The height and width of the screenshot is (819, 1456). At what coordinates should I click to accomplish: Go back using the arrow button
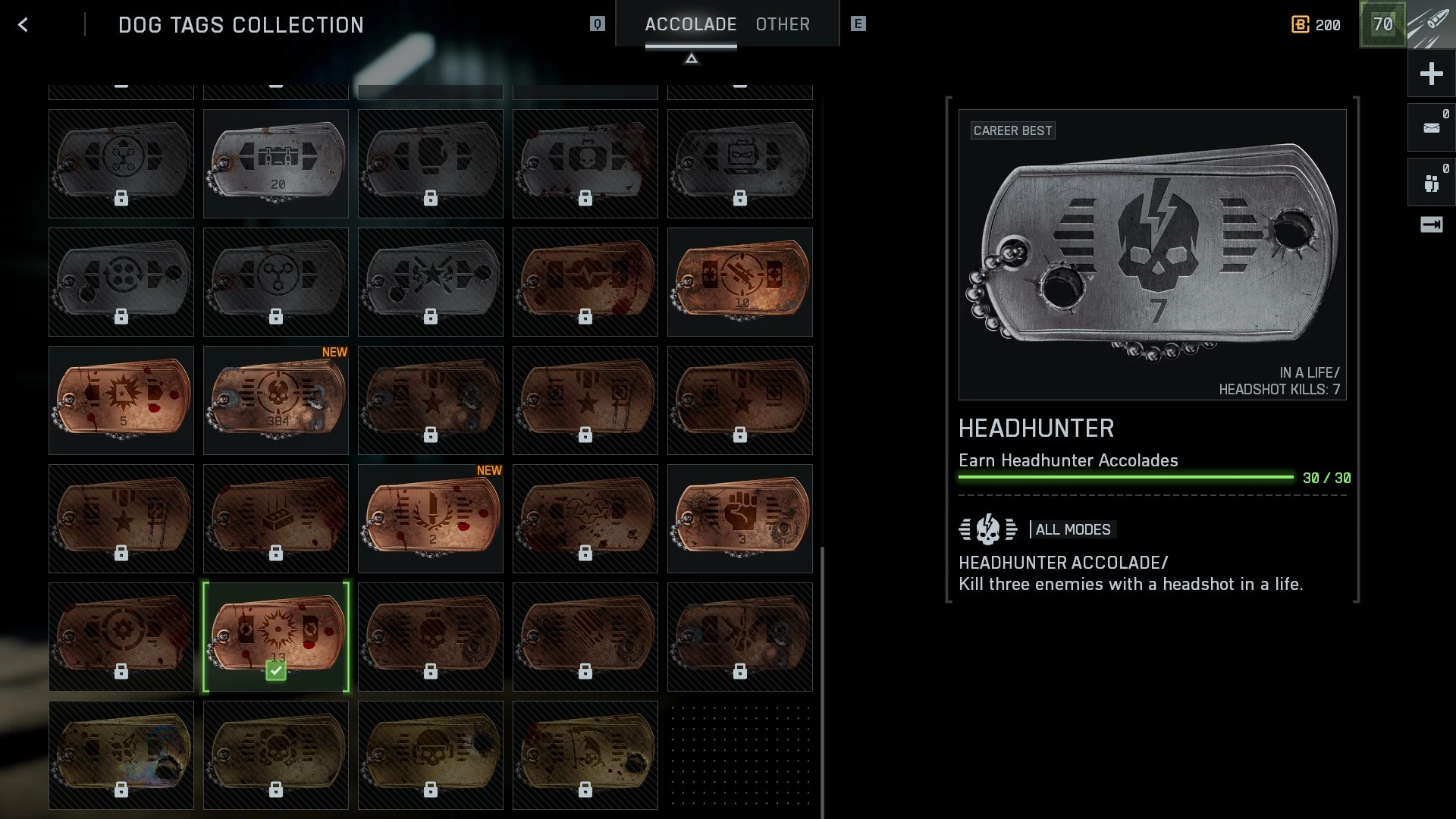pos(24,25)
